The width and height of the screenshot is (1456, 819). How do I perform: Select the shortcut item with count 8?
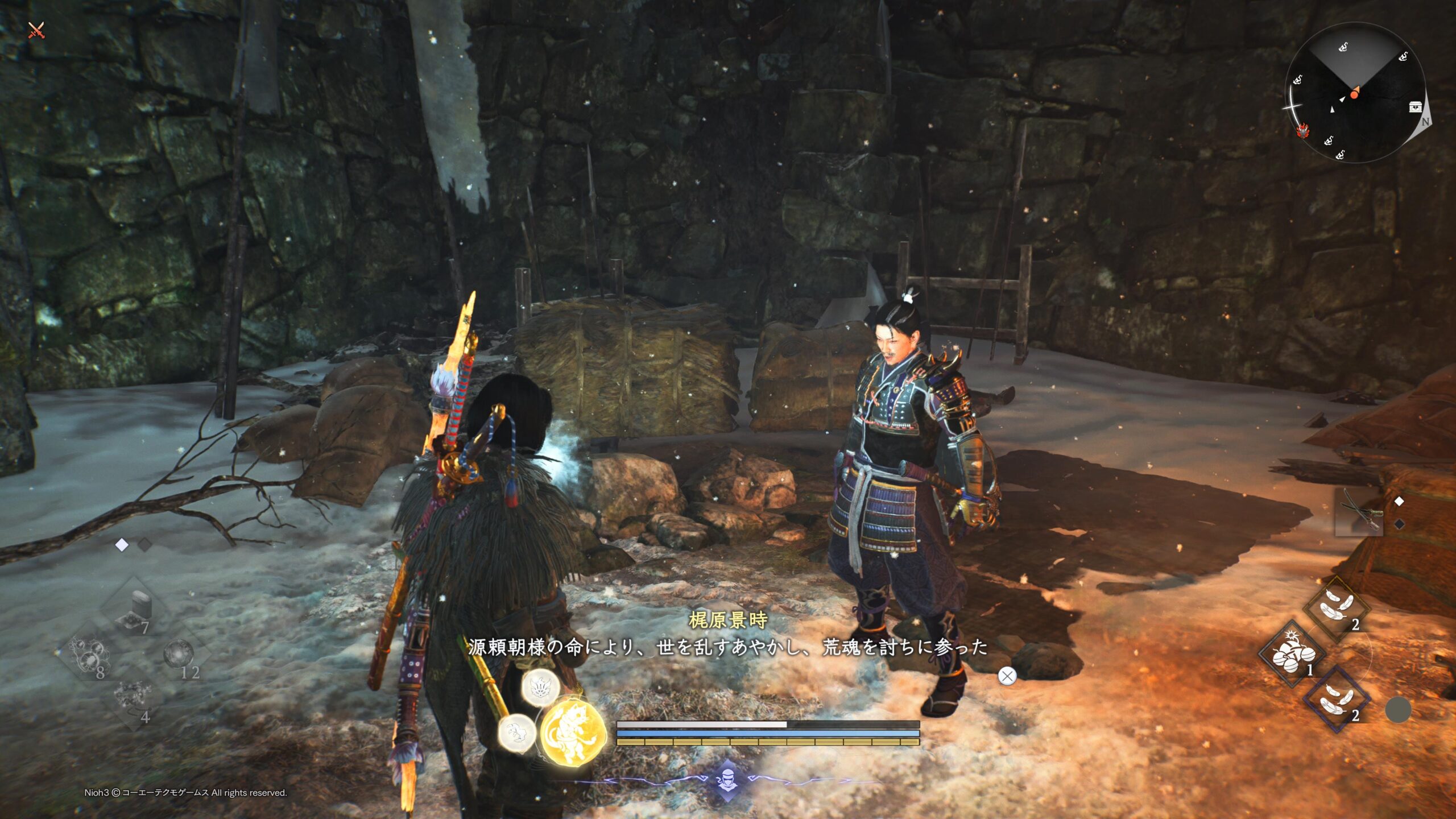(89, 655)
